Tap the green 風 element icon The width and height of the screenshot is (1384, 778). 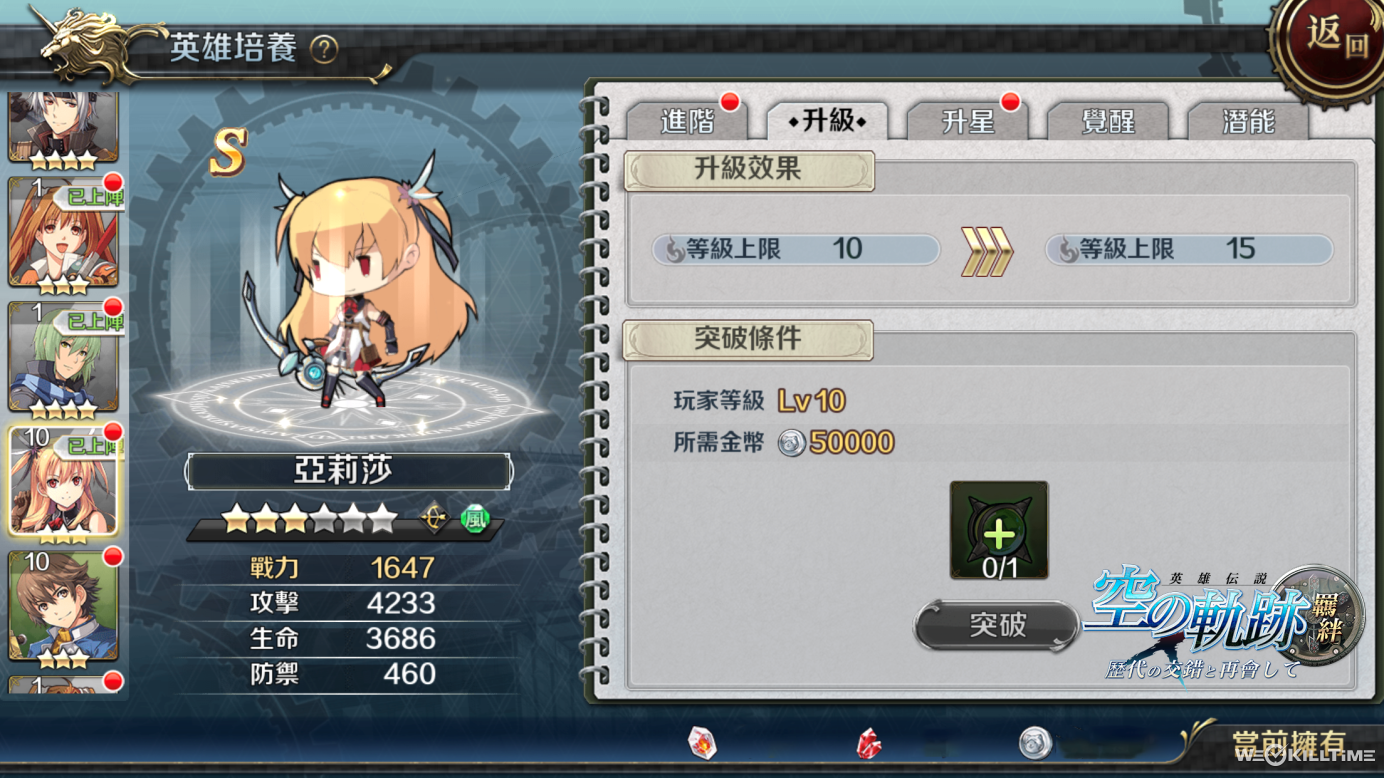(x=475, y=520)
